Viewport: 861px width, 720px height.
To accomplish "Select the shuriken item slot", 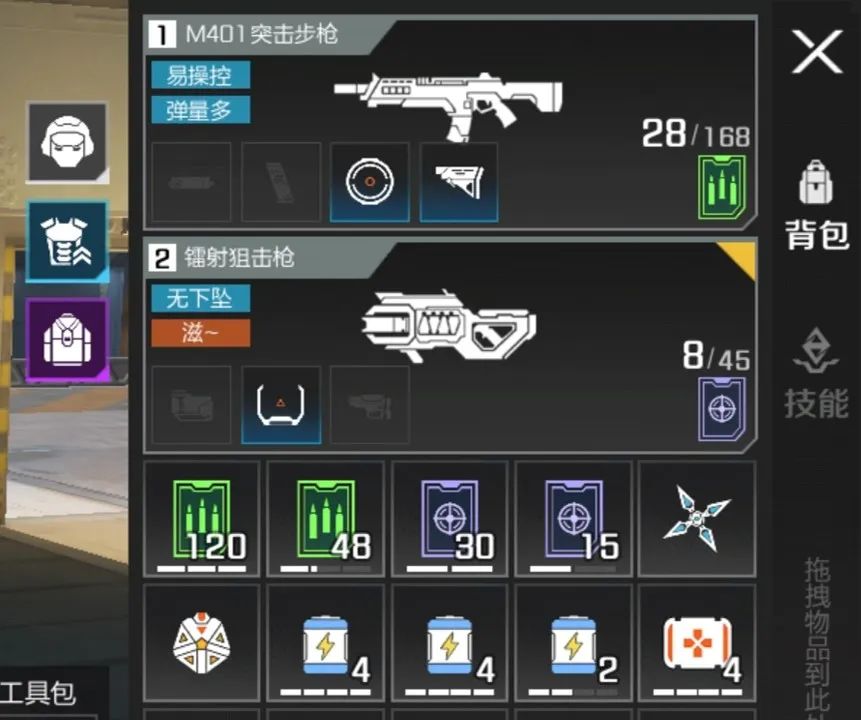I will click(696, 518).
